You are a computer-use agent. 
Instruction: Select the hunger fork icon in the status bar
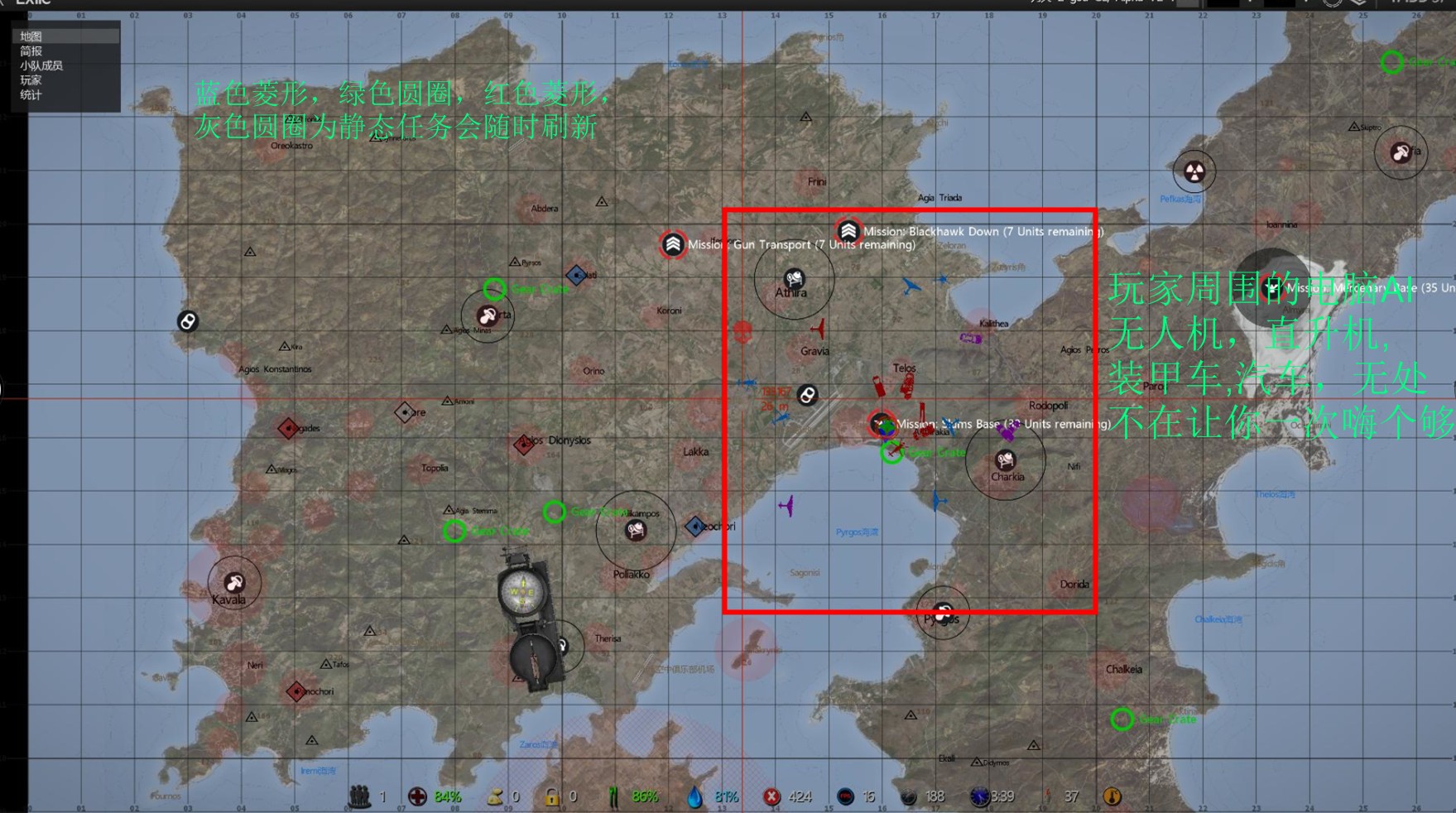click(x=614, y=796)
